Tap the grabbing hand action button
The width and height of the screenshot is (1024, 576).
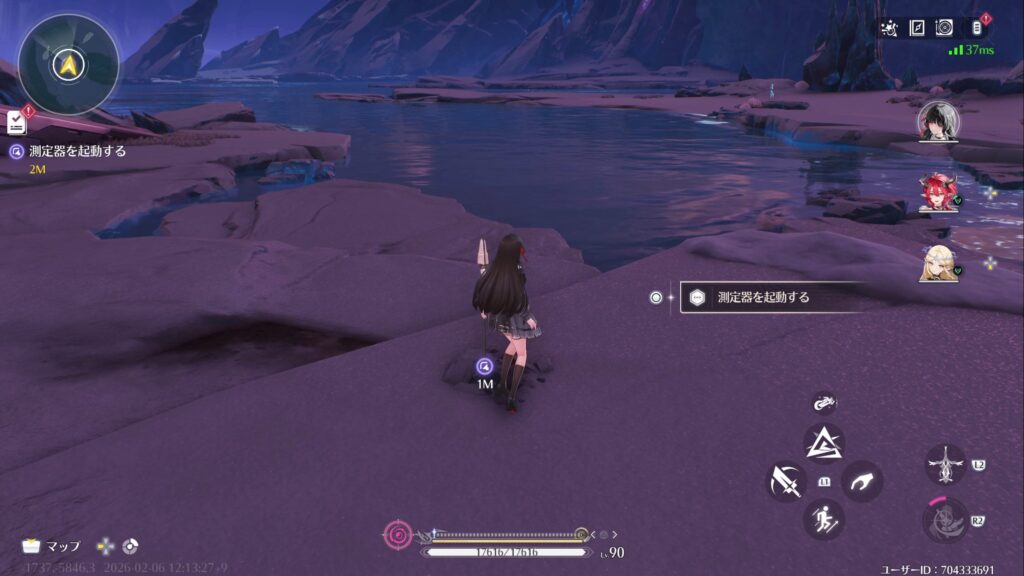pos(861,482)
